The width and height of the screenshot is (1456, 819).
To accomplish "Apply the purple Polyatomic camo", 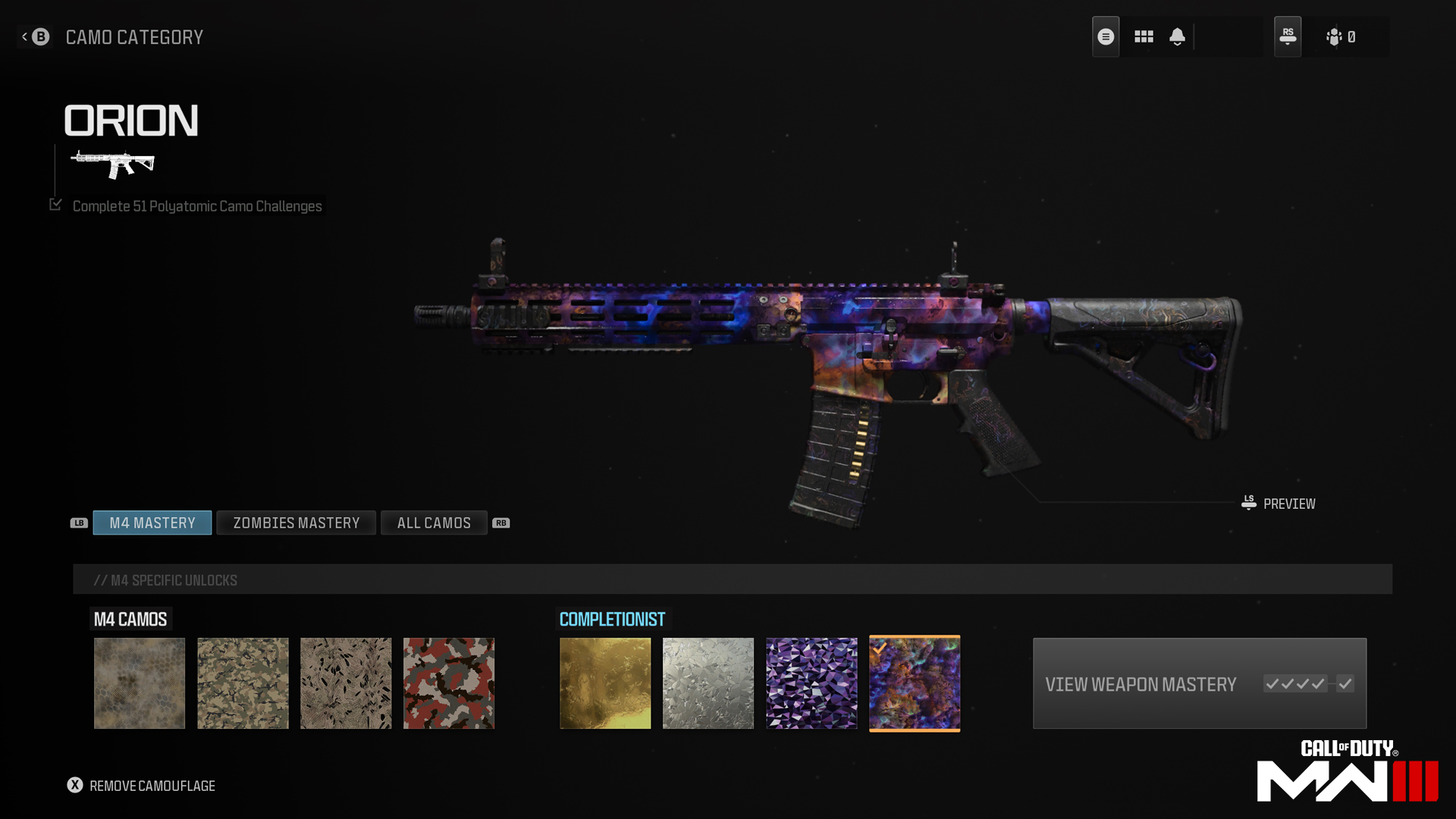I will pos(811,683).
